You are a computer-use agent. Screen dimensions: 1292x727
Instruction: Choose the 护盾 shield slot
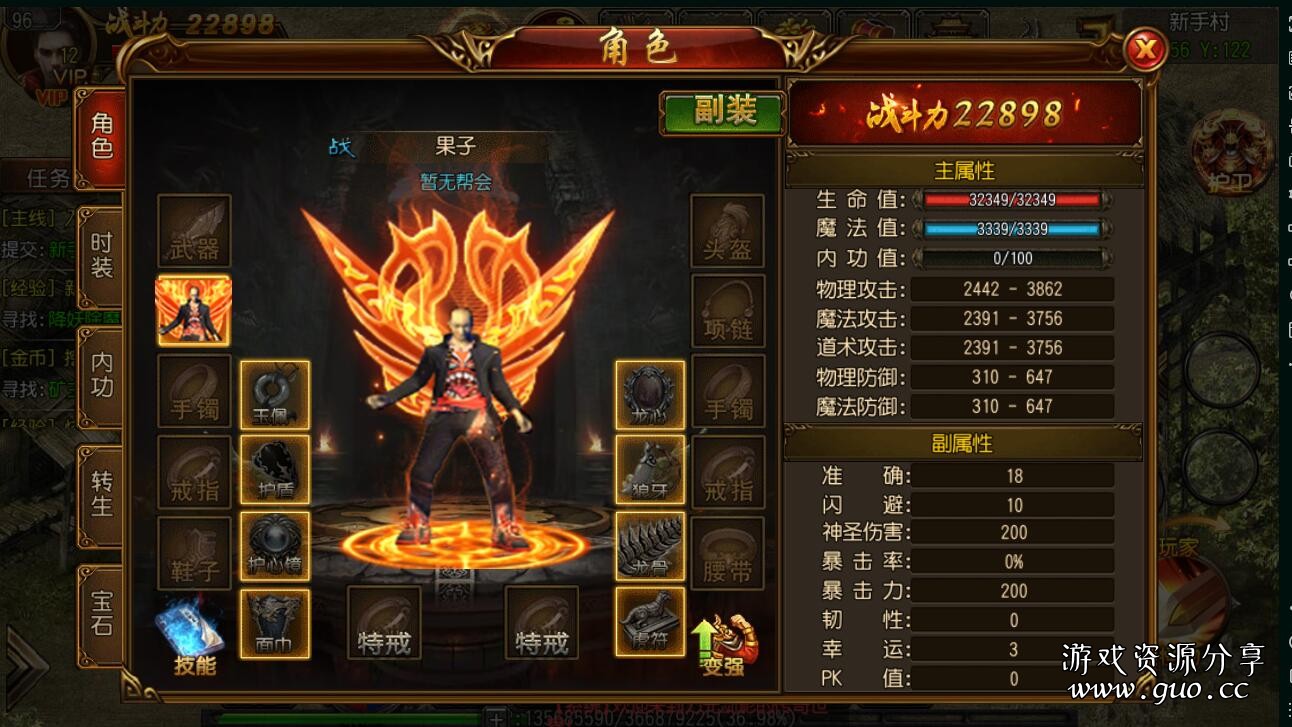(x=274, y=469)
